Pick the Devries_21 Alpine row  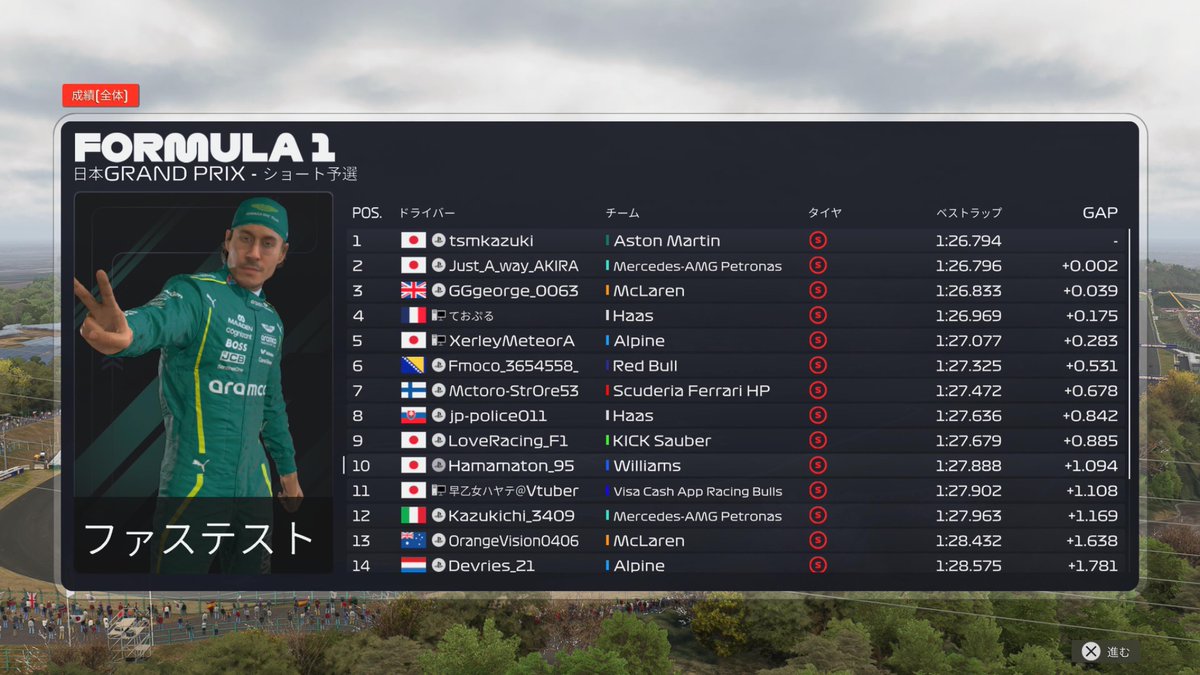[736, 565]
